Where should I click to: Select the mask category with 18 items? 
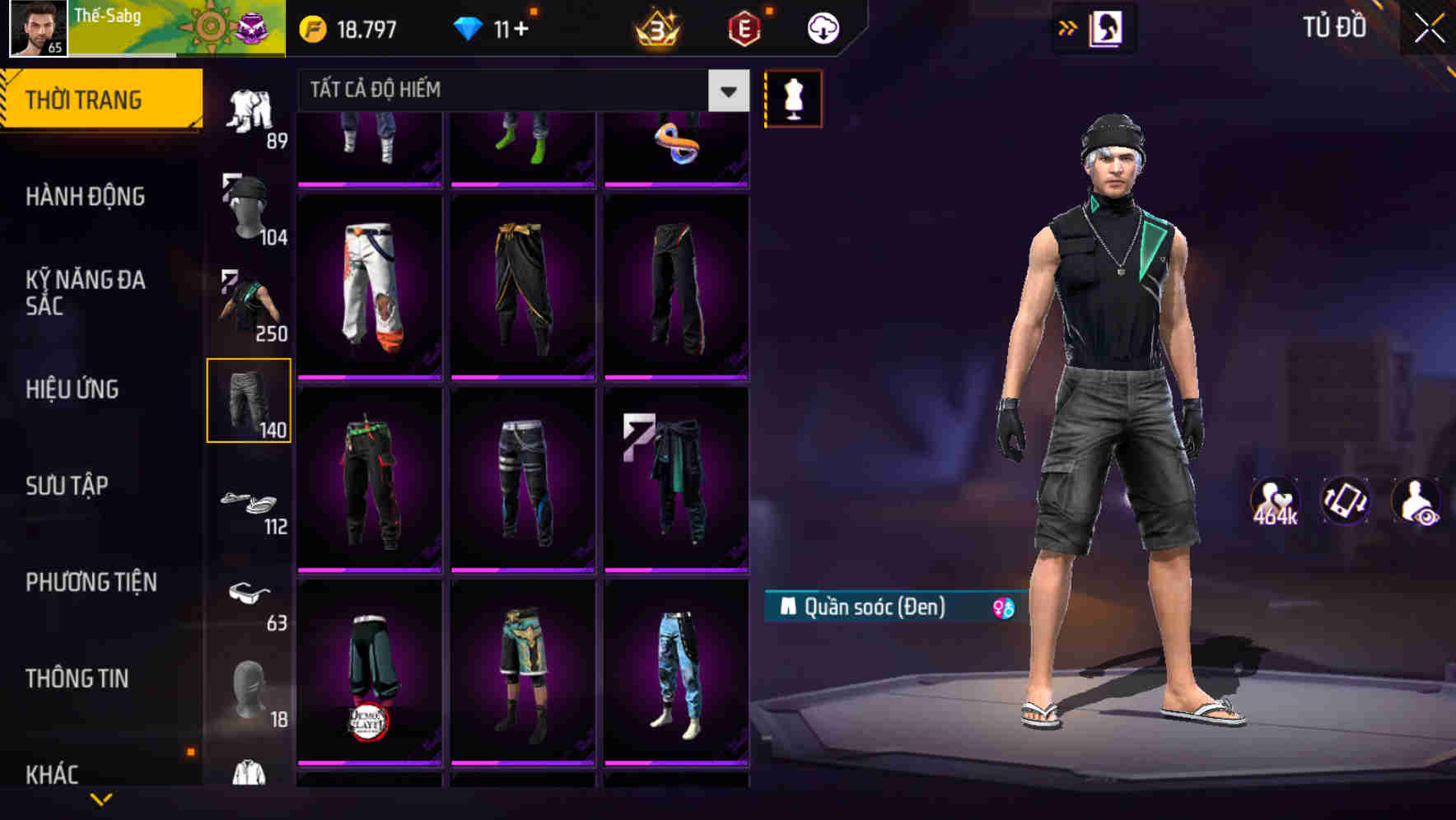pos(250,688)
